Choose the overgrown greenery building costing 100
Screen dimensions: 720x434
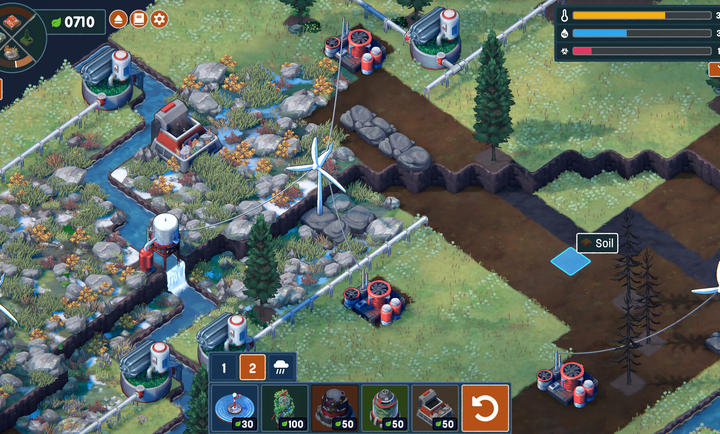pos(285,409)
